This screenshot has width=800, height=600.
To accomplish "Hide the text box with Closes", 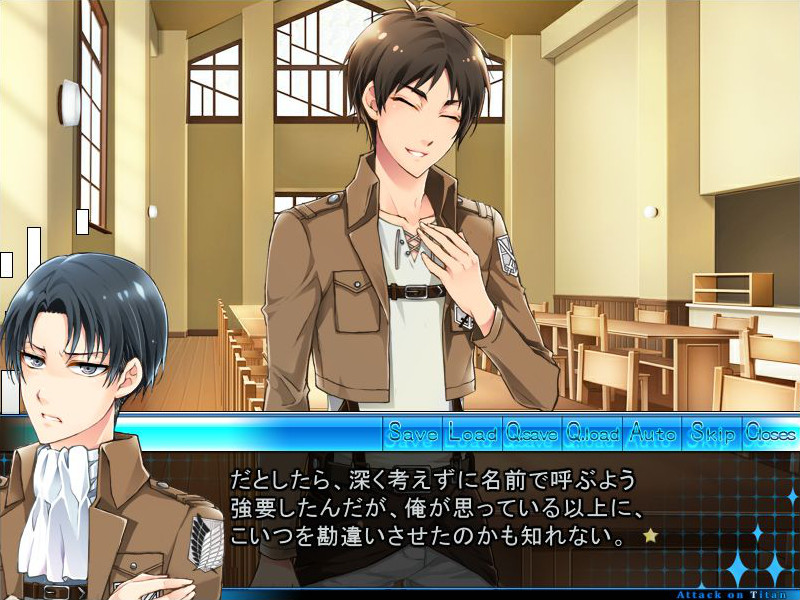I will pyautogui.click(x=770, y=433).
